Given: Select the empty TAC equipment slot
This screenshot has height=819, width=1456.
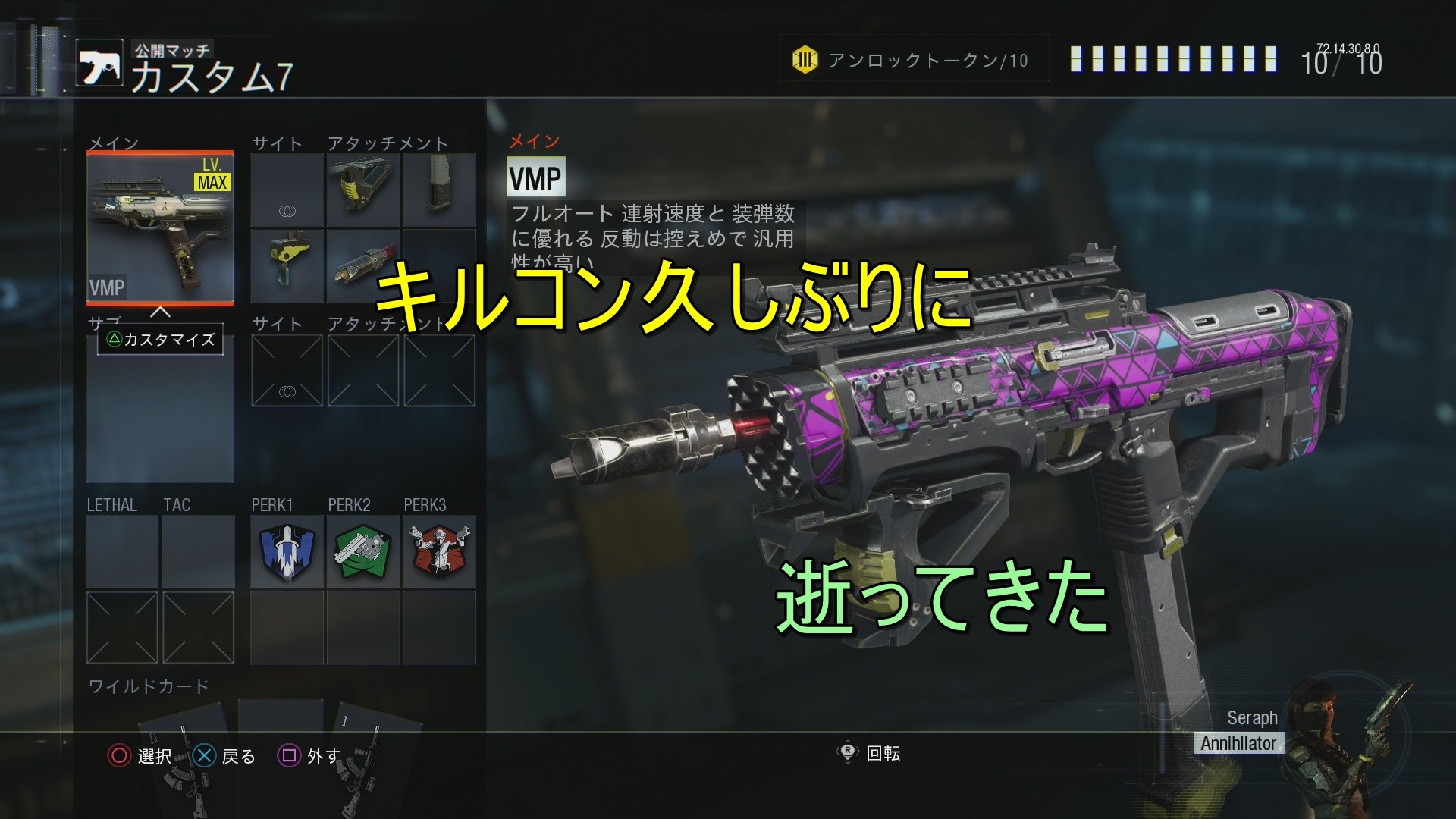Looking at the screenshot, I should coord(198,551).
